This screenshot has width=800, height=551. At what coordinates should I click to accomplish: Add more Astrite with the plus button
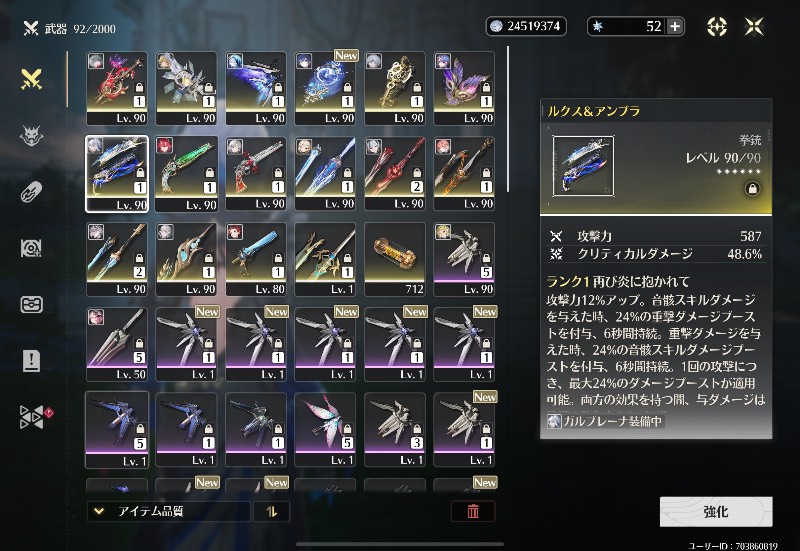tap(675, 27)
